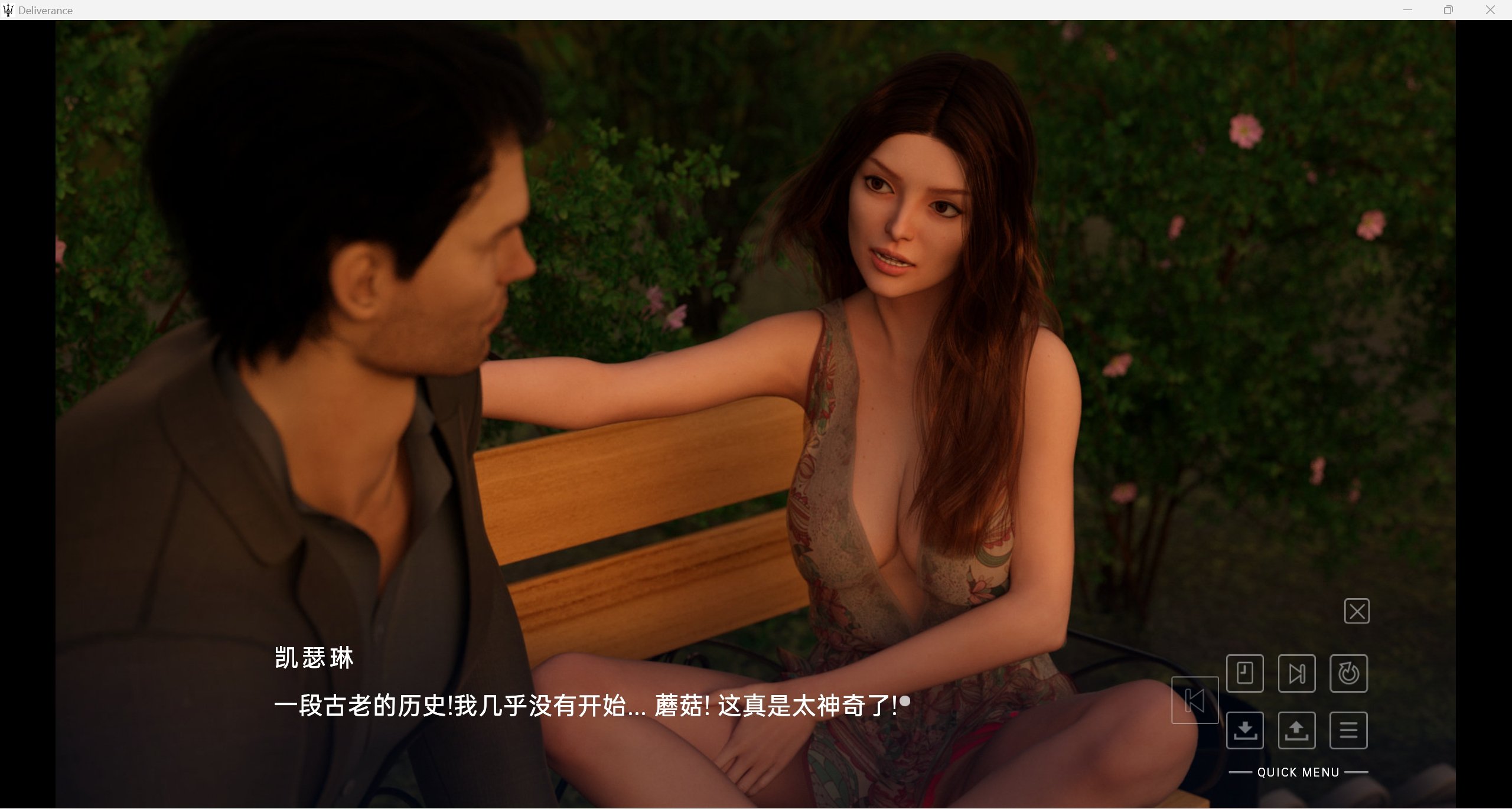Open the dialogue history log

1246,672
